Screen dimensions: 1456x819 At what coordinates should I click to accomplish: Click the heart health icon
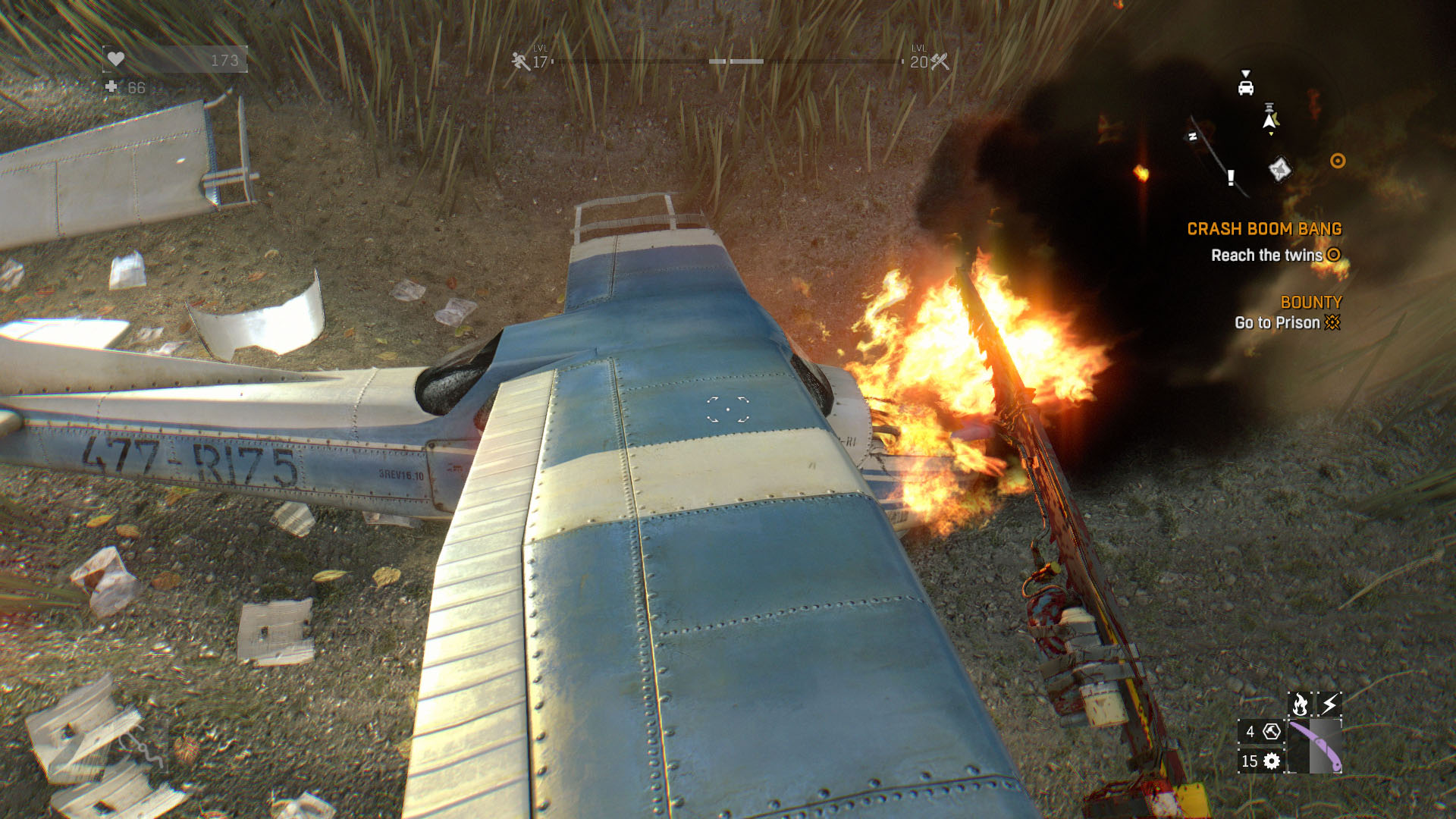(116, 59)
